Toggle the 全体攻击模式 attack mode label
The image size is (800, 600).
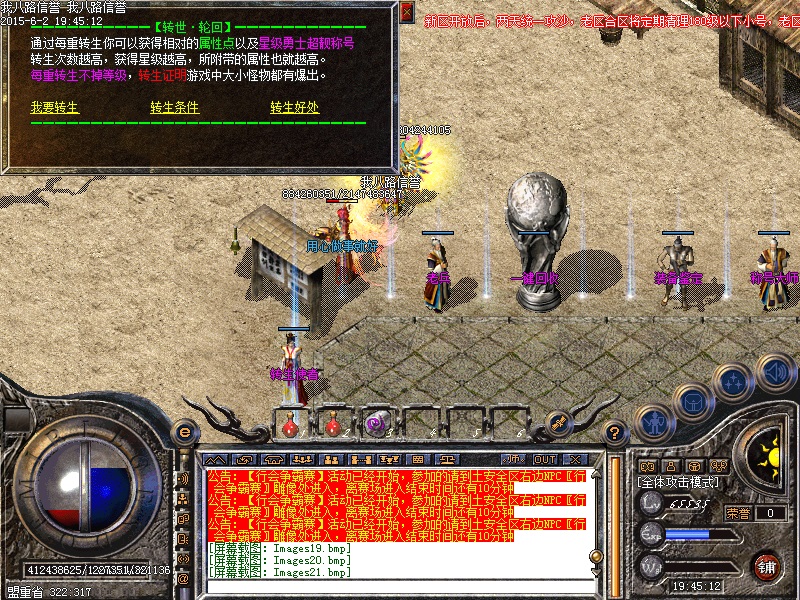coord(679,481)
